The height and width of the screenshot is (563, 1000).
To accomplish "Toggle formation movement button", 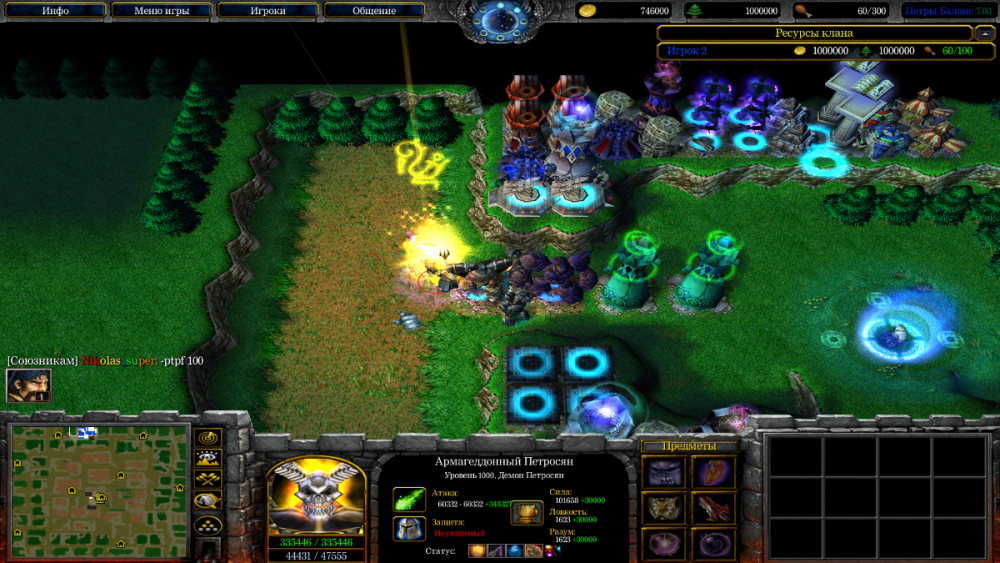I will (x=208, y=523).
